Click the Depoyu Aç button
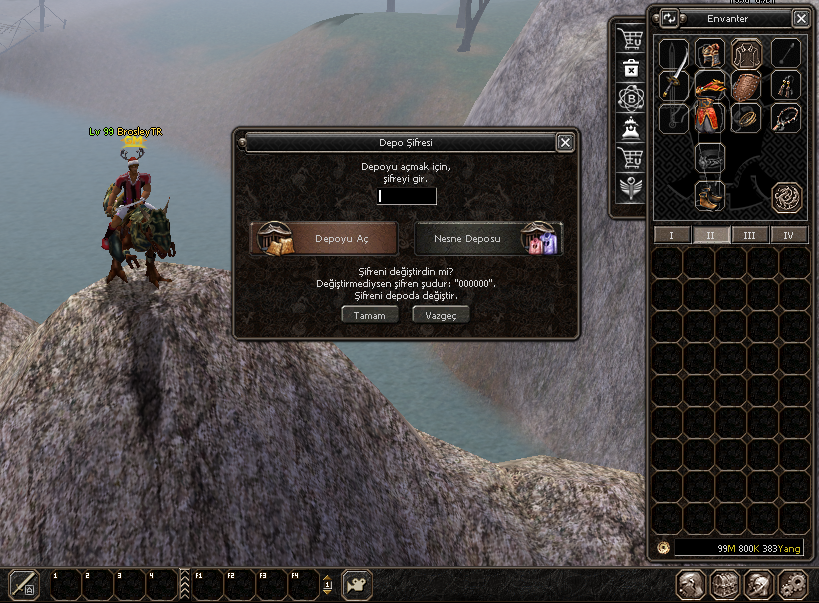This screenshot has height=603, width=819. tap(323, 238)
